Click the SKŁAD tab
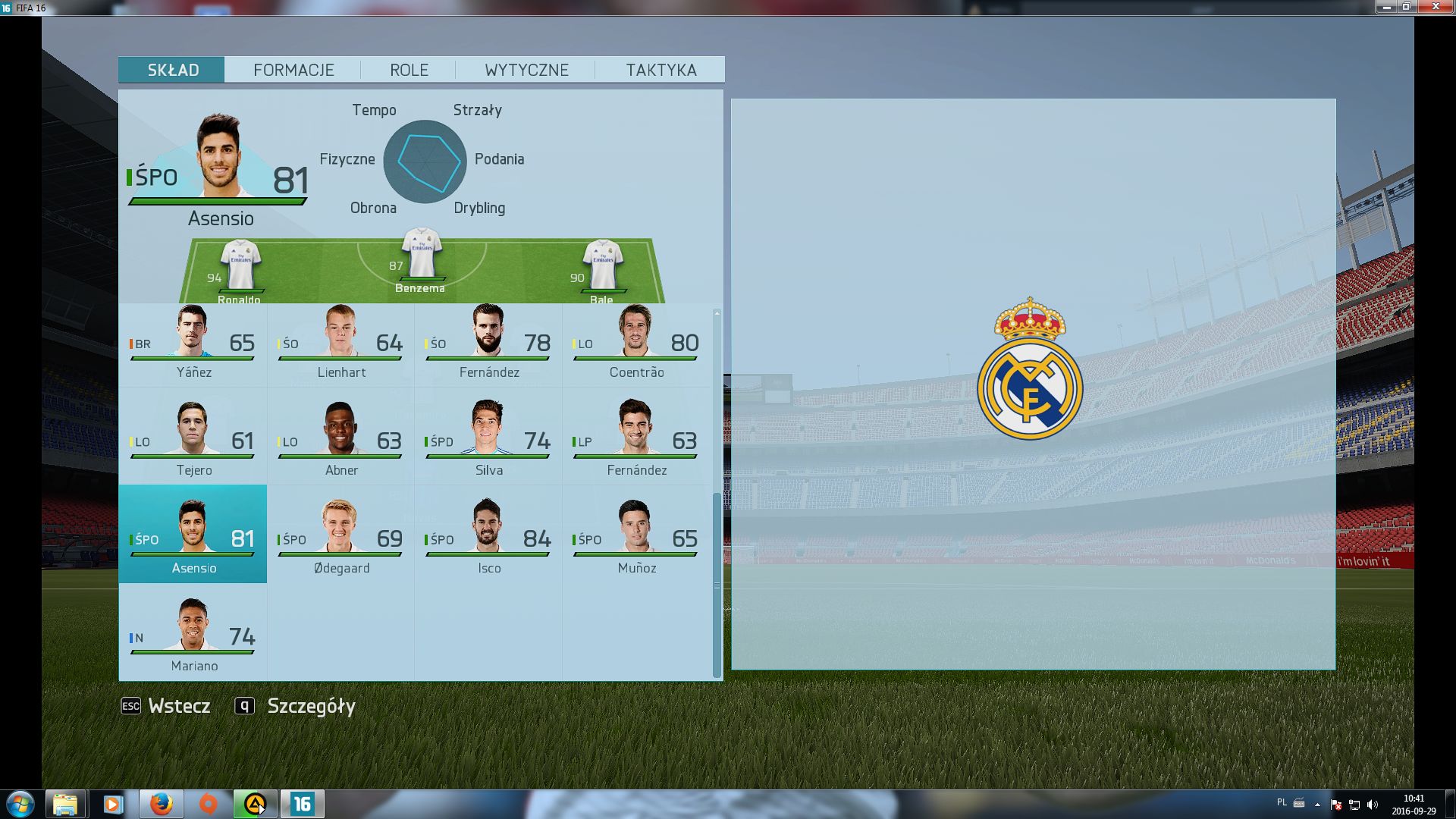Image resolution: width=1456 pixels, height=819 pixels. pyautogui.click(x=172, y=70)
